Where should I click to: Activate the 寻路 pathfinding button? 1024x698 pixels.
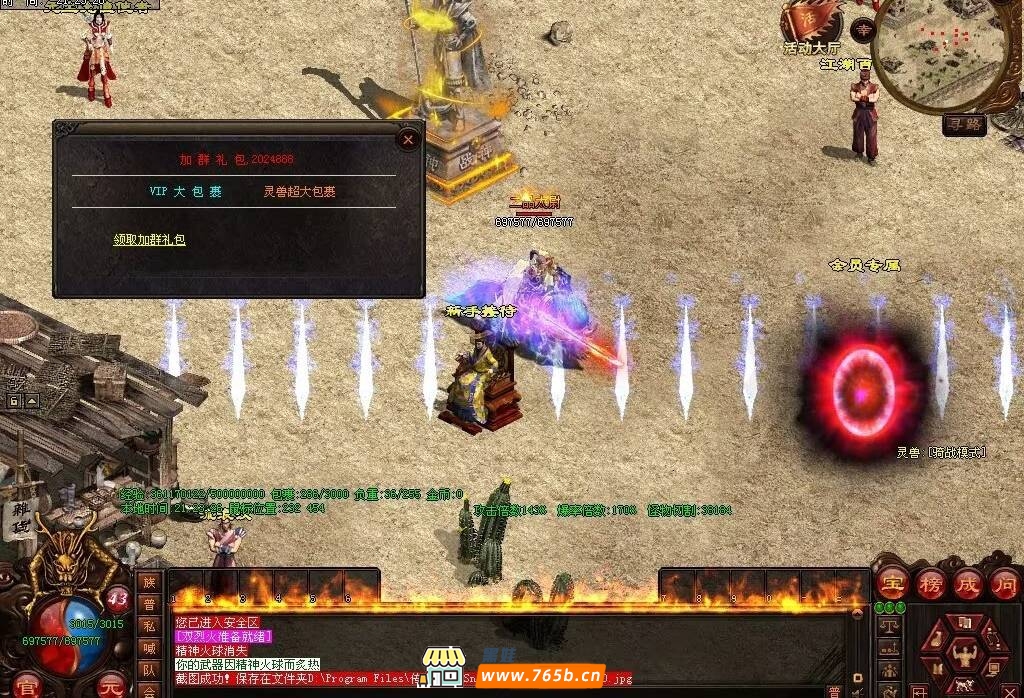click(x=965, y=125)
